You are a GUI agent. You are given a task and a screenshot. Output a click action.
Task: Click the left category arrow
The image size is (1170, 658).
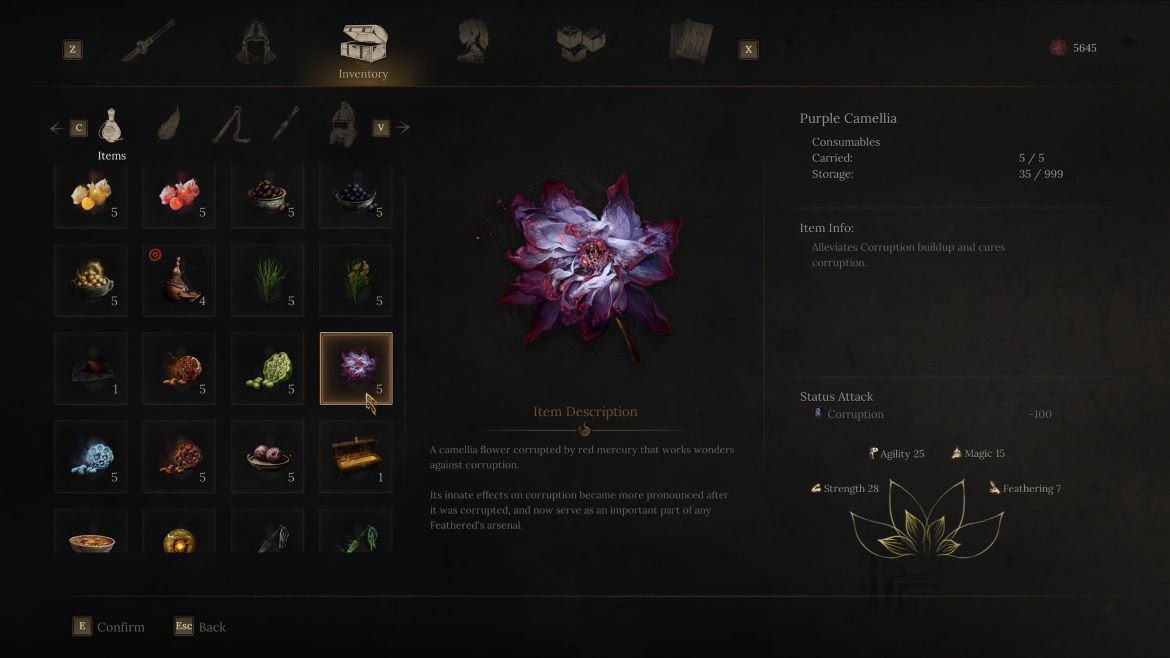tap(57, 128)
